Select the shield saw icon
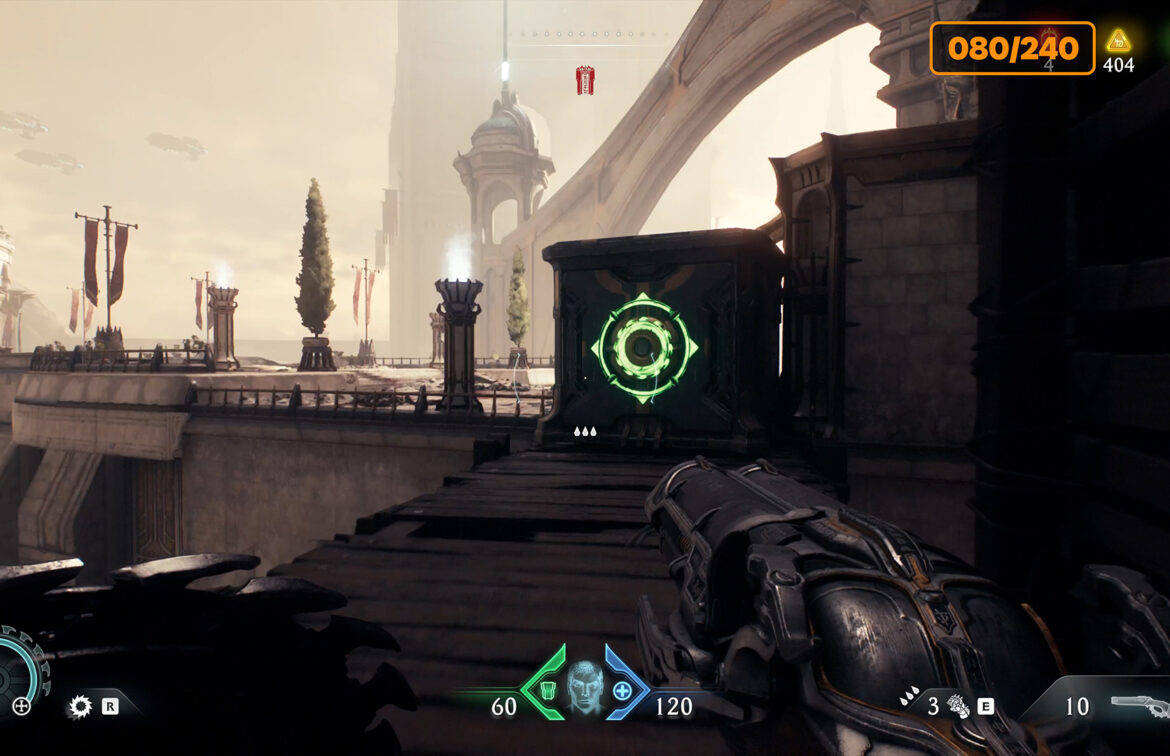 [79, 707]
